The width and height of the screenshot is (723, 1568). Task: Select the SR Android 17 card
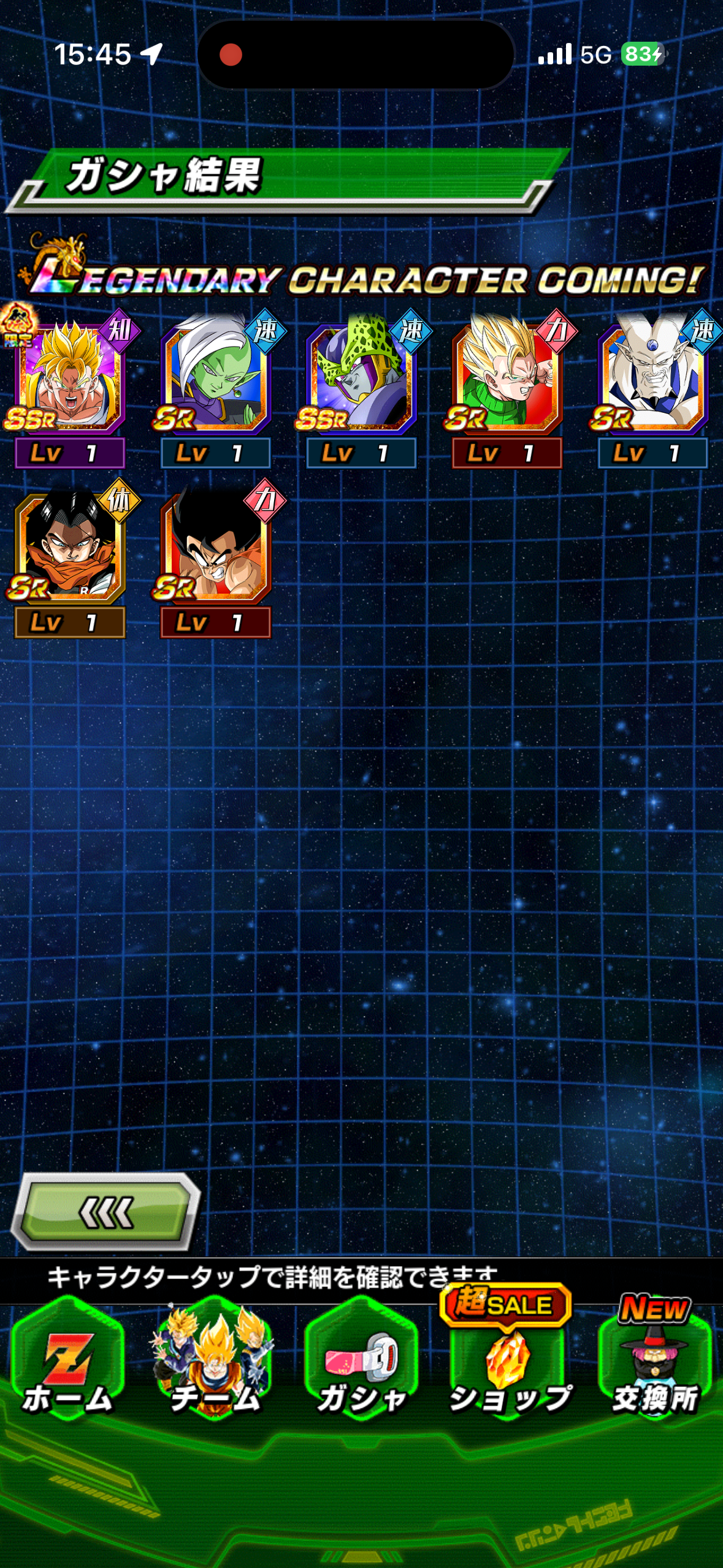pyautogui.click(x=69, y=547)
